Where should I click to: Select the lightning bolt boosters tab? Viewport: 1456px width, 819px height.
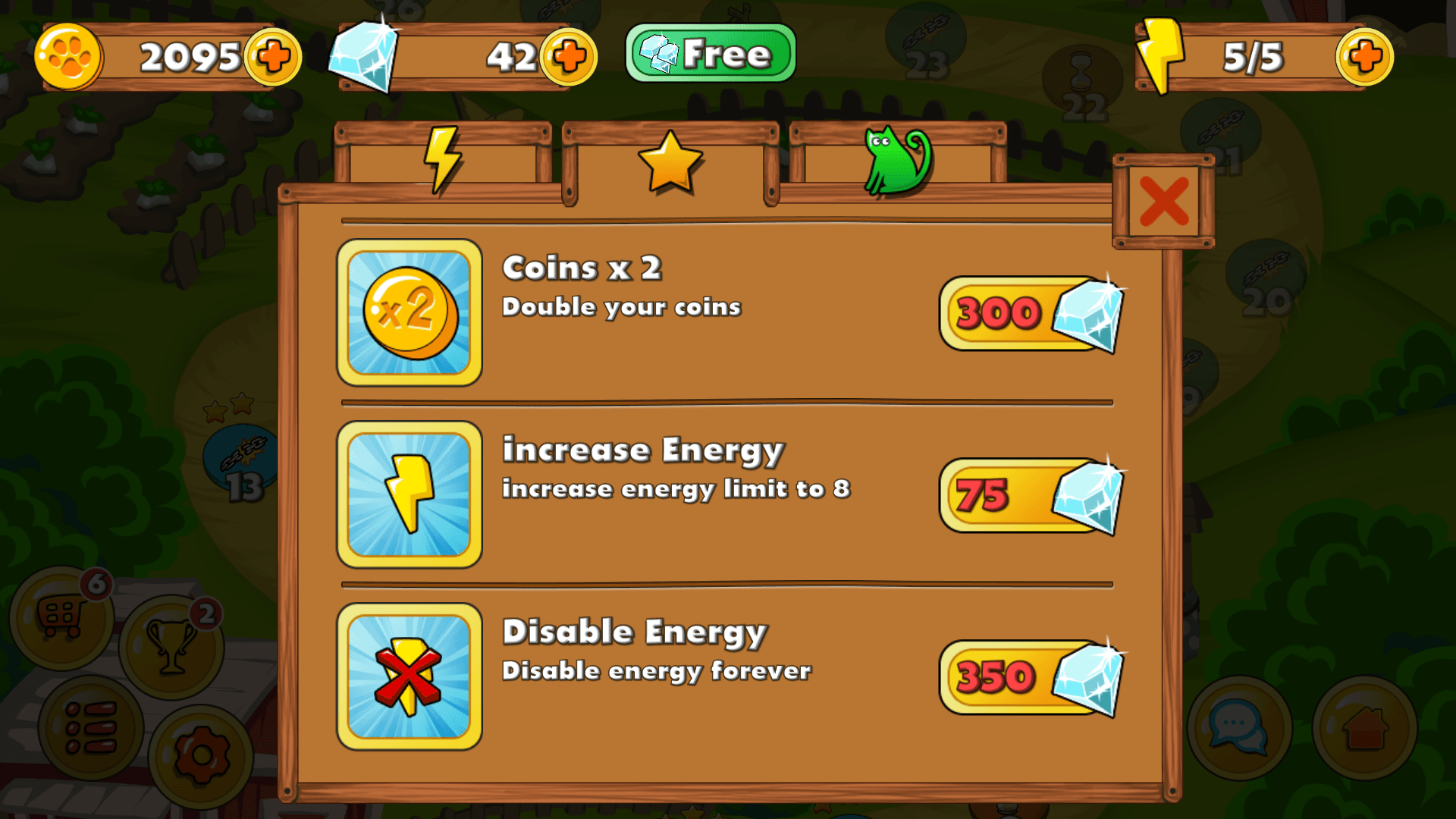(443, 159)
